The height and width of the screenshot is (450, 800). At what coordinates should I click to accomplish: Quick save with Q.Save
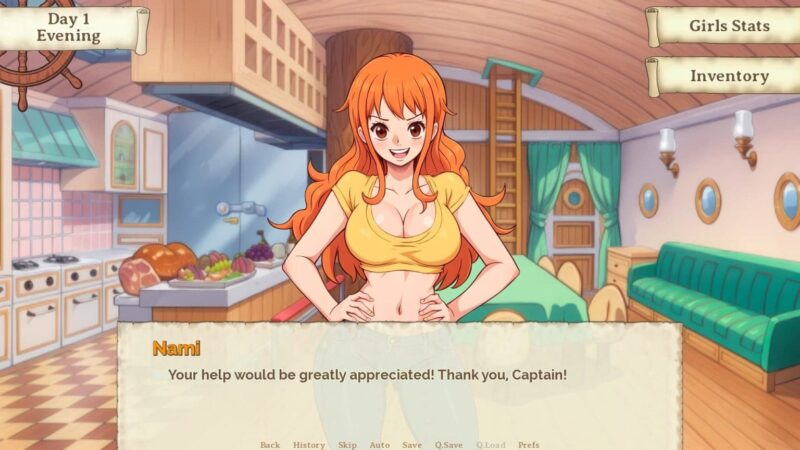point(448,444)
